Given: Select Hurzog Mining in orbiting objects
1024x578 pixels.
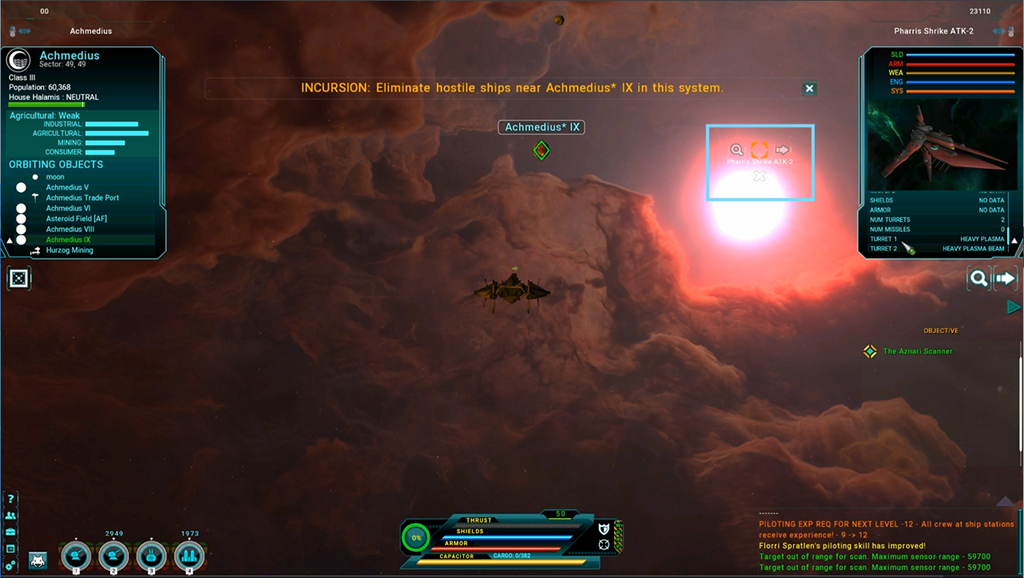Looking at the screenshot, I should (x=69, y=250).
